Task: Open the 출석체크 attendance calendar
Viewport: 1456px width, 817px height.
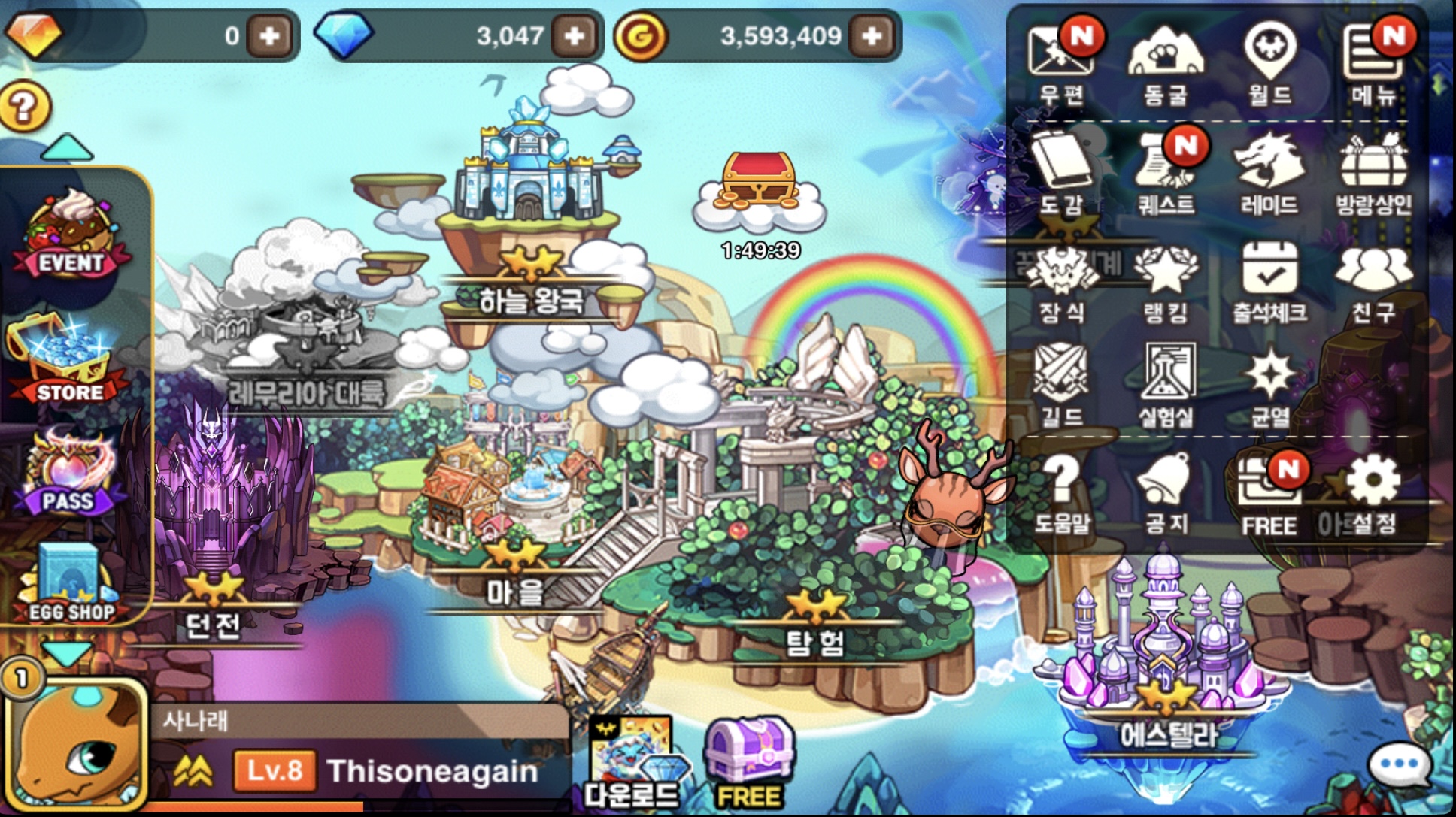Action: tap(1269, 280)
